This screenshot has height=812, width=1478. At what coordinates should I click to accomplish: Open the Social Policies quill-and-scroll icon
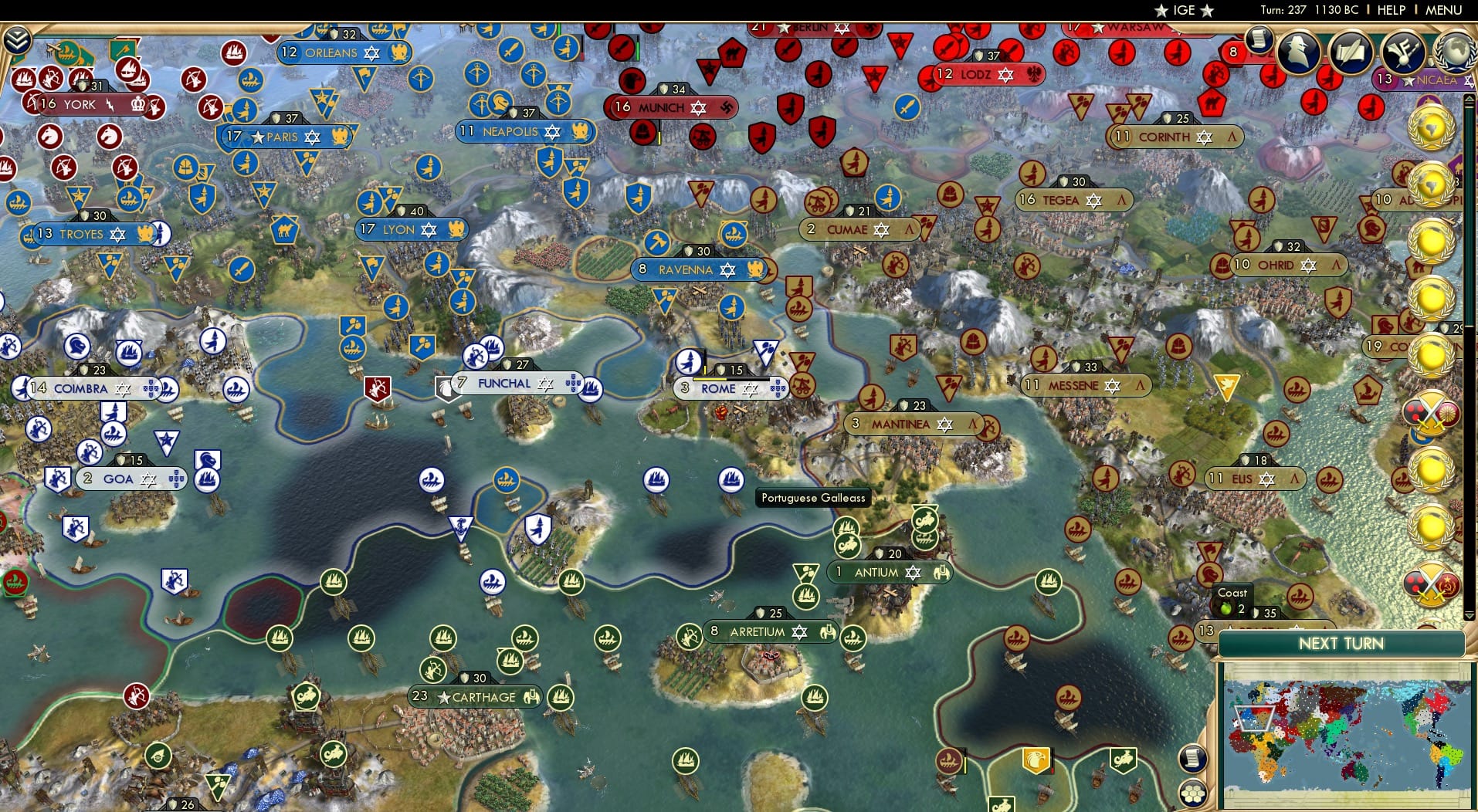1350,51
